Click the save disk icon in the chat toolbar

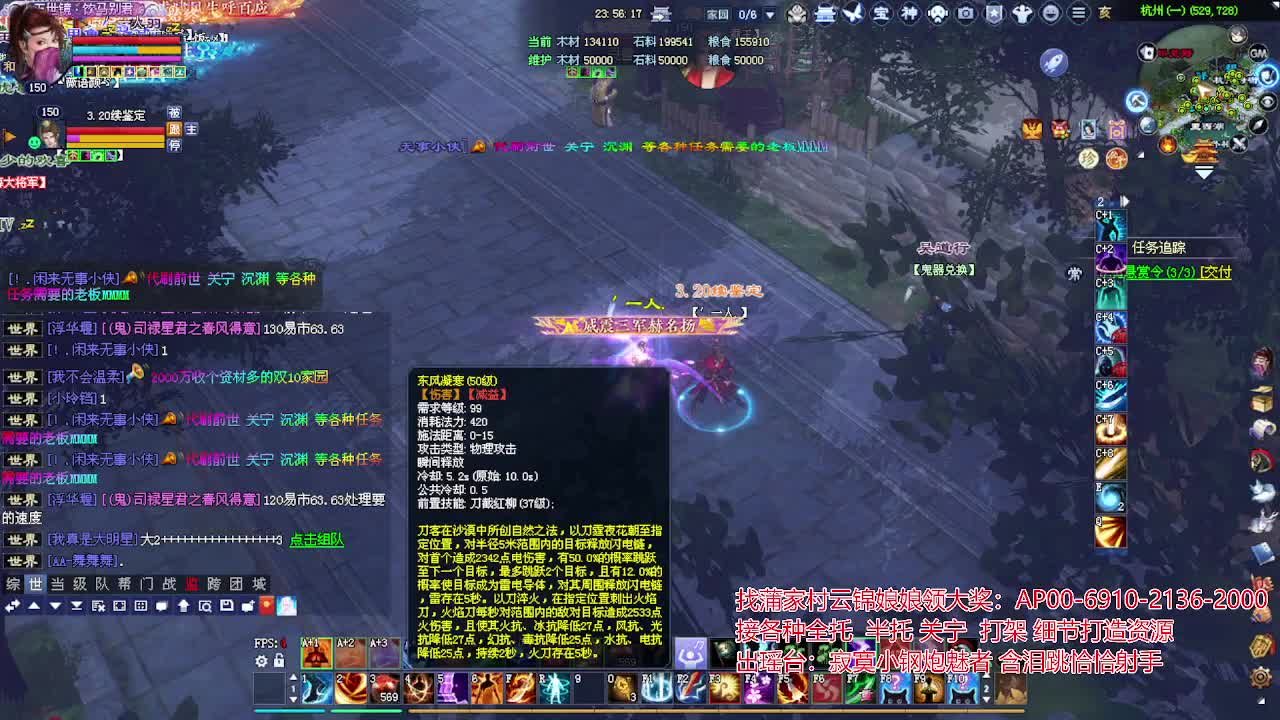pos(226,606)
